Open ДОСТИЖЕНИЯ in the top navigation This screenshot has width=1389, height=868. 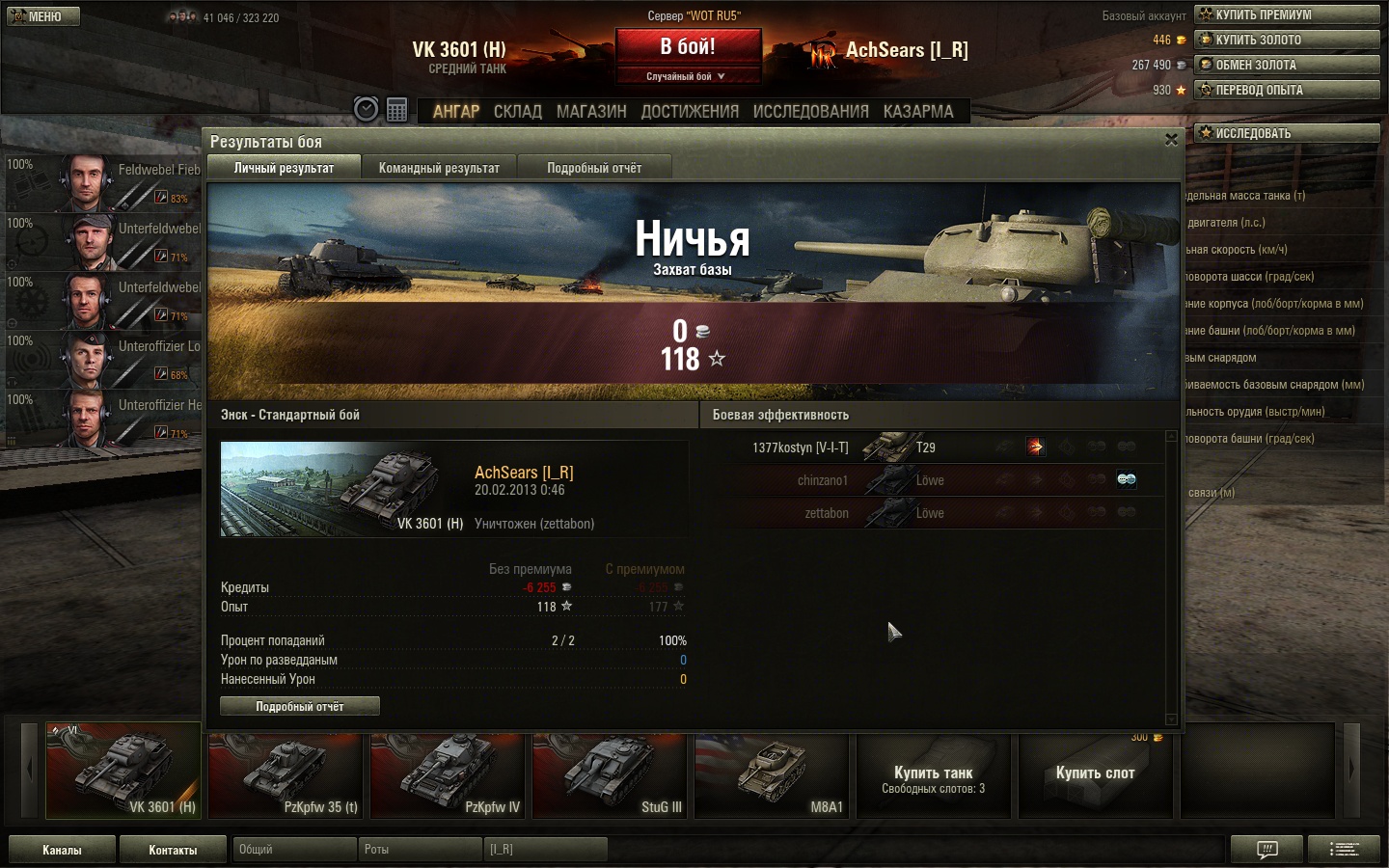click(690, 112)
